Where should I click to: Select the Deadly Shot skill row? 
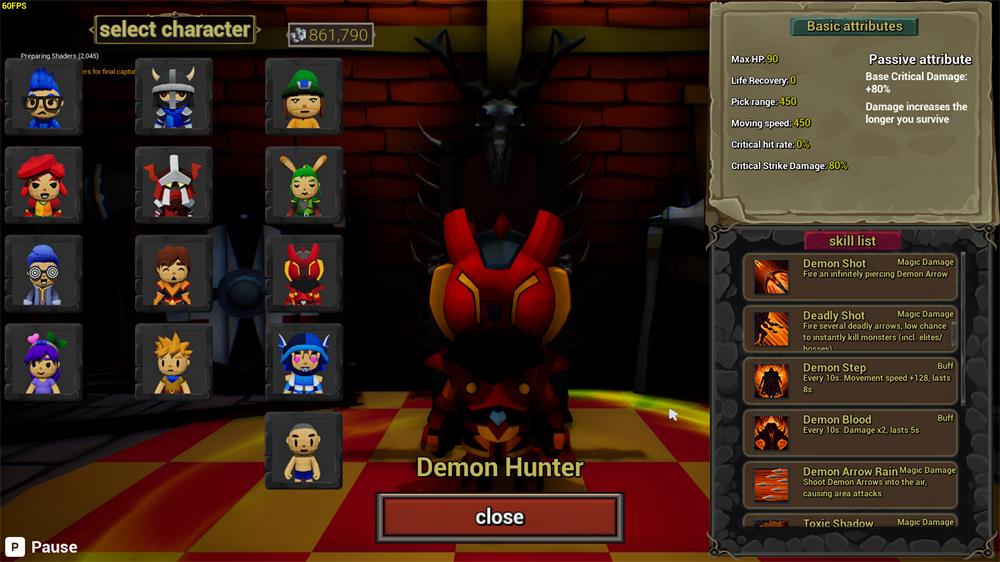coord(851,329)
